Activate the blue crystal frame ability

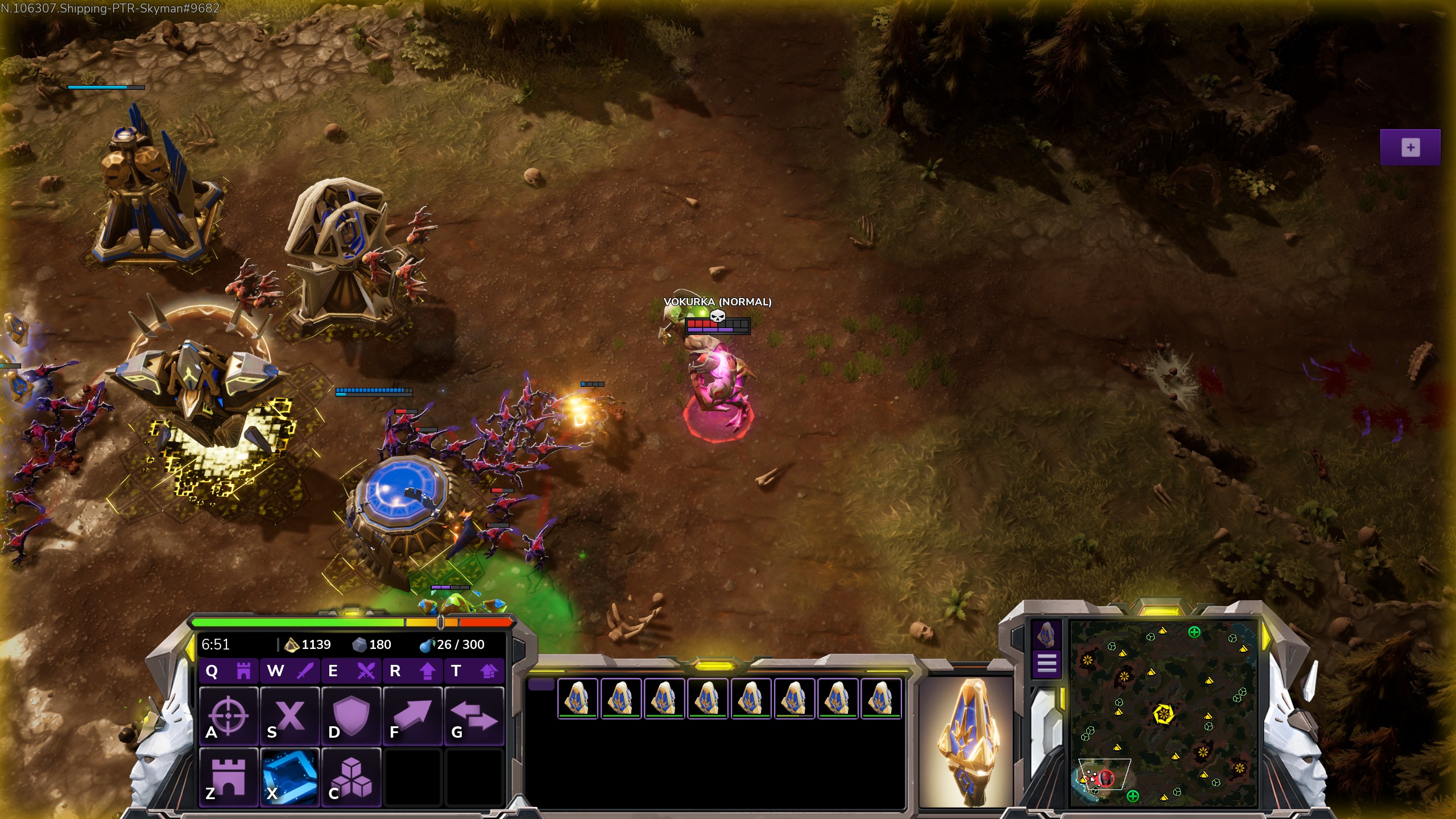tap(290, 777)
